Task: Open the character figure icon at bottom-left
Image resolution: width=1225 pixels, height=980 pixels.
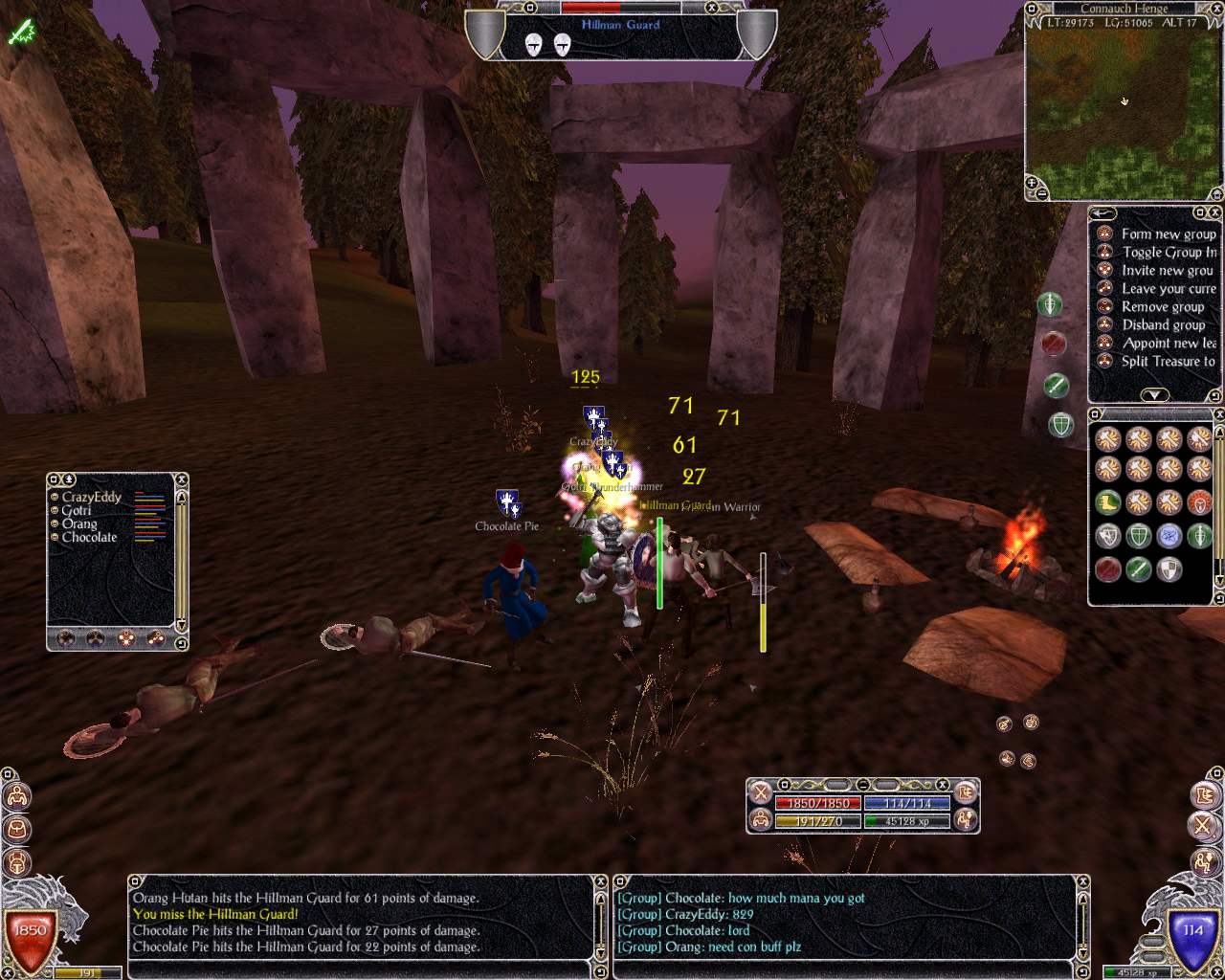Action: tap(16, 796)
